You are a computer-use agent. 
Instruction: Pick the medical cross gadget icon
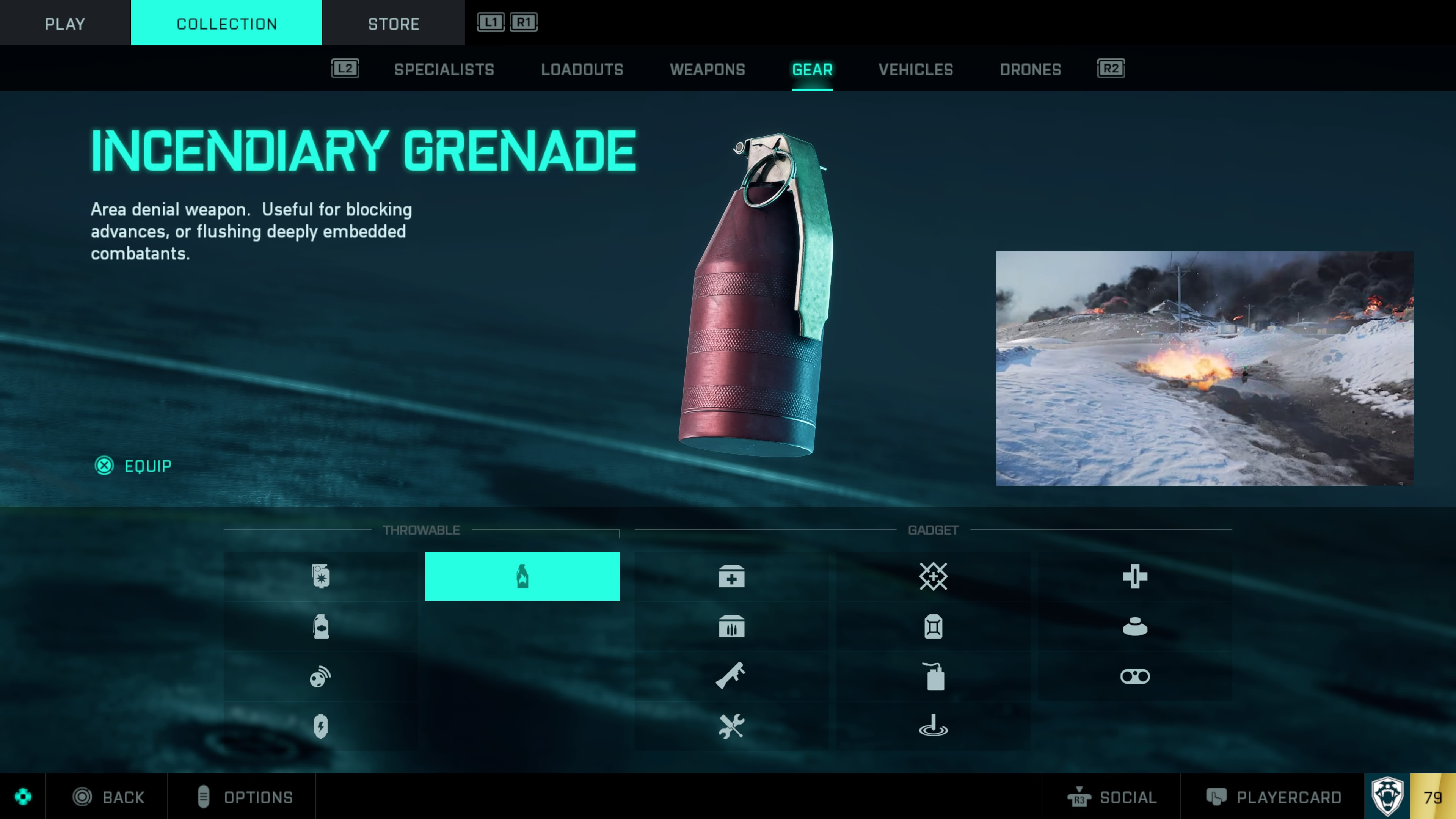[1134, 576]
